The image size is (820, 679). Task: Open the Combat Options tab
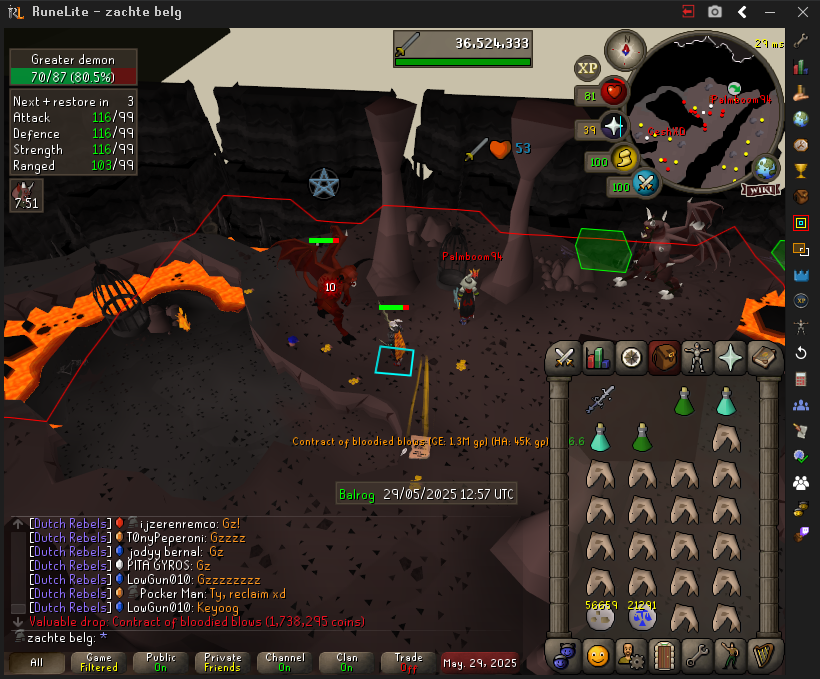tap(563, 357)
